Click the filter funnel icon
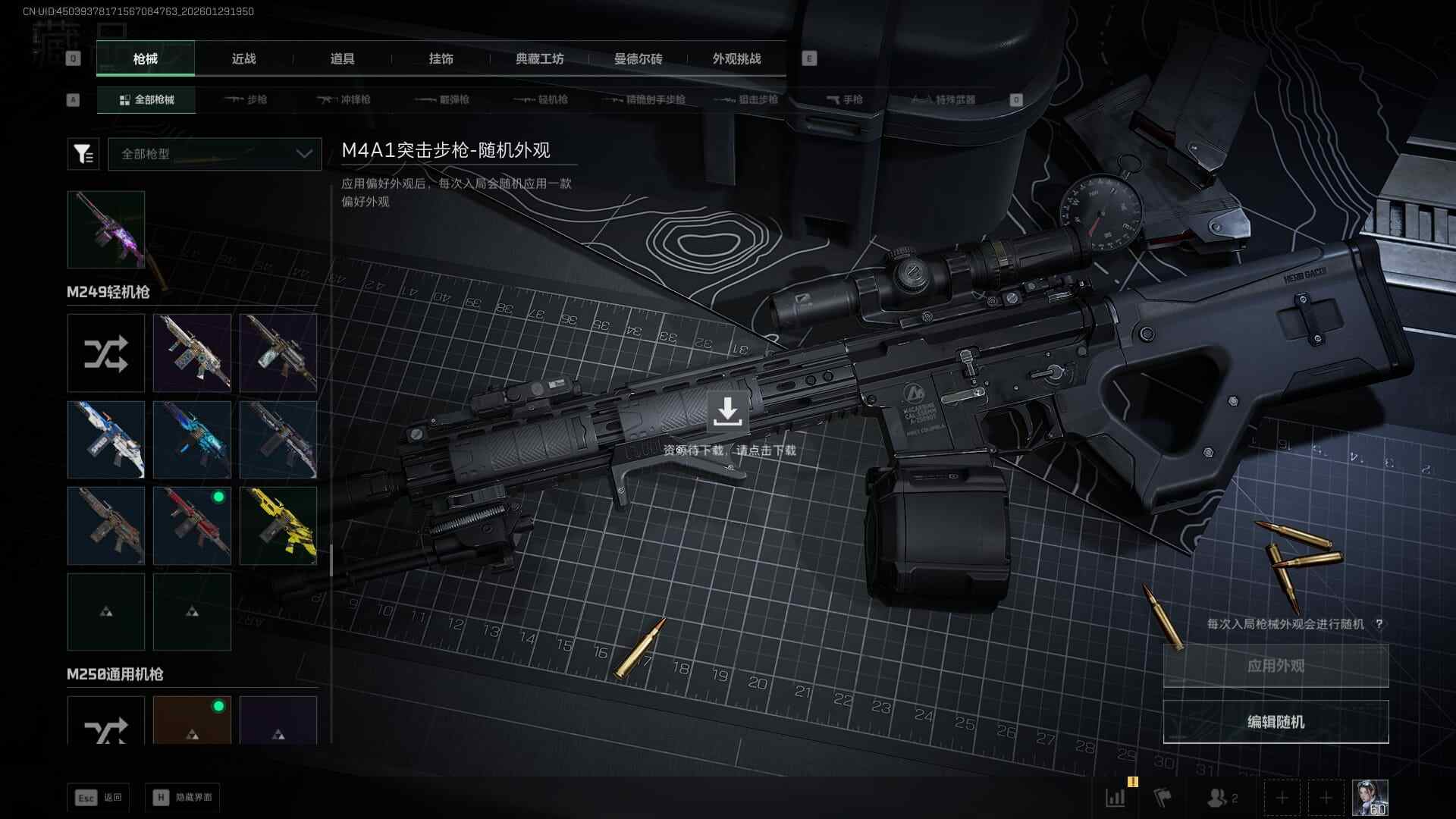Screen dimensions: 1456x819 [x=83, y=154]
